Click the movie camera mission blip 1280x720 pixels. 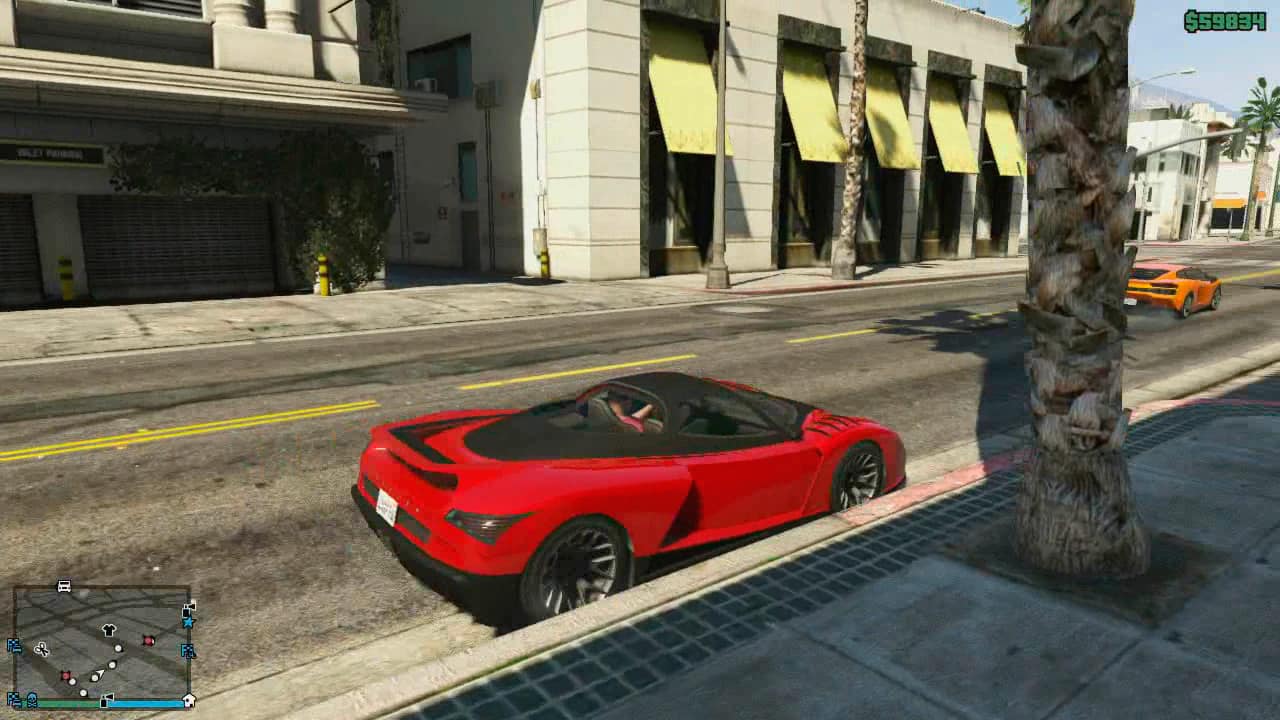[x=188, y=609]
